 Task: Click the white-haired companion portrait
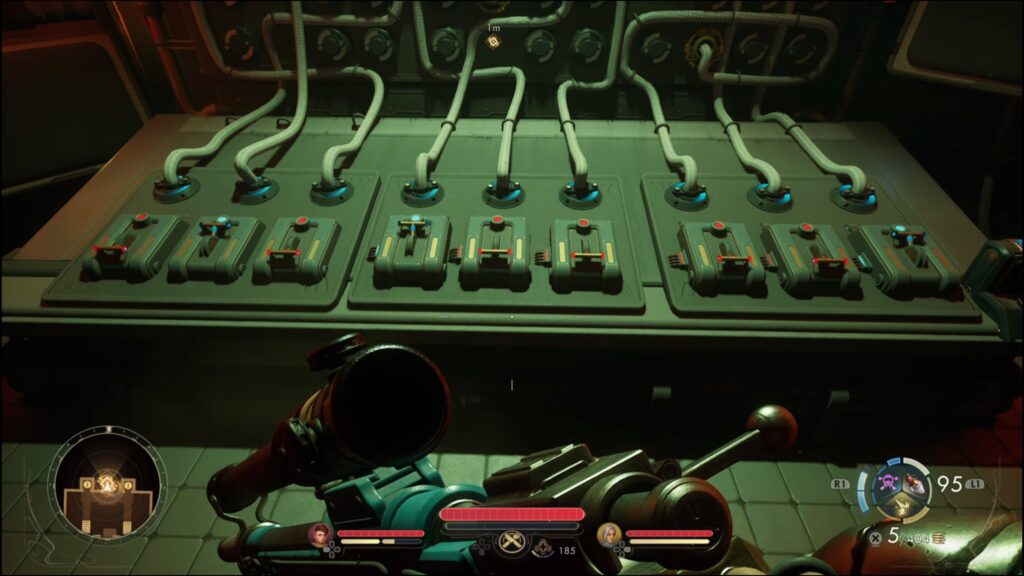(608, 534)
